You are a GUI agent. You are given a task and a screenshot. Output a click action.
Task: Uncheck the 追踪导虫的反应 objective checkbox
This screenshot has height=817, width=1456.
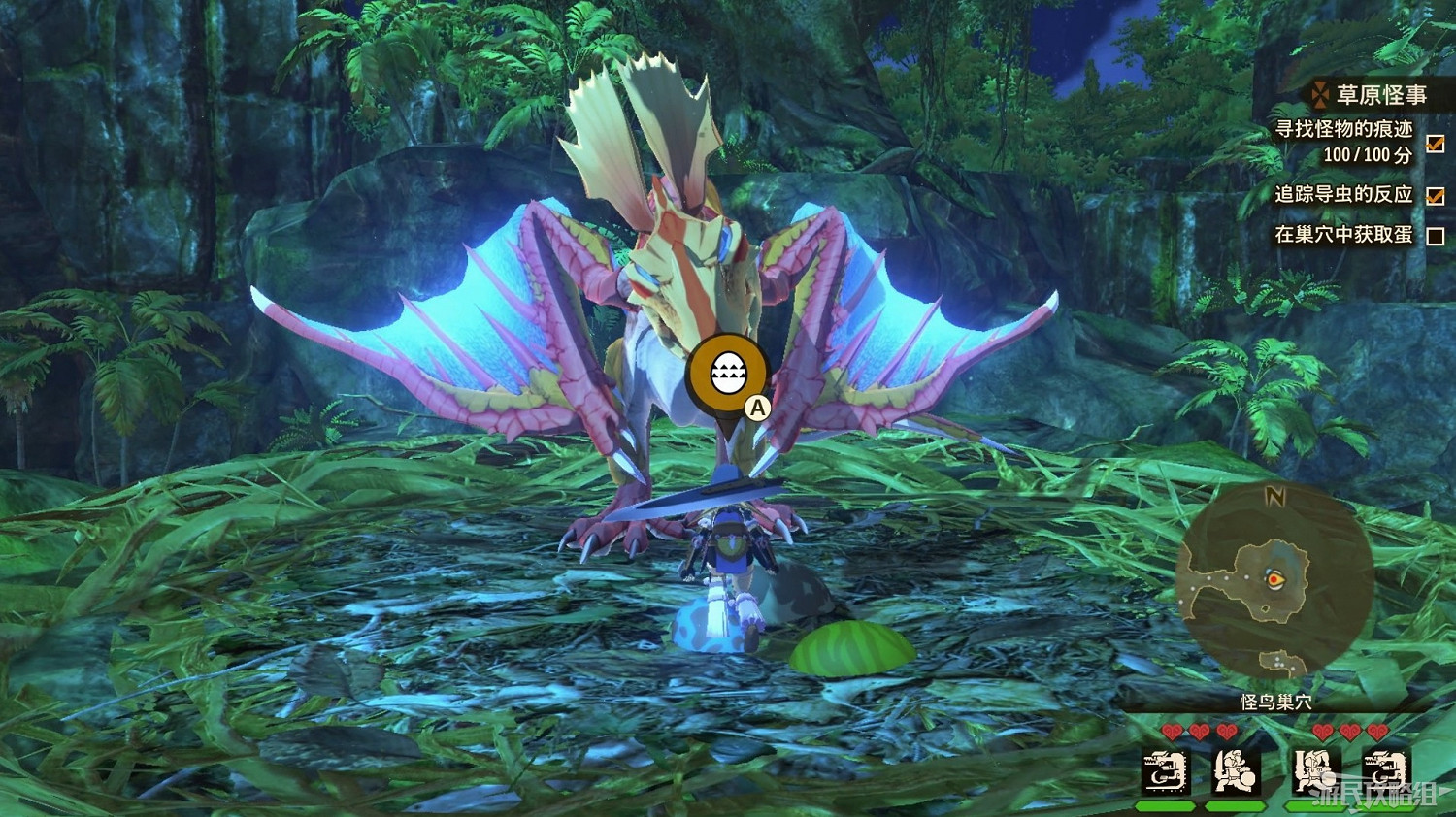[x=1434, y=197]
